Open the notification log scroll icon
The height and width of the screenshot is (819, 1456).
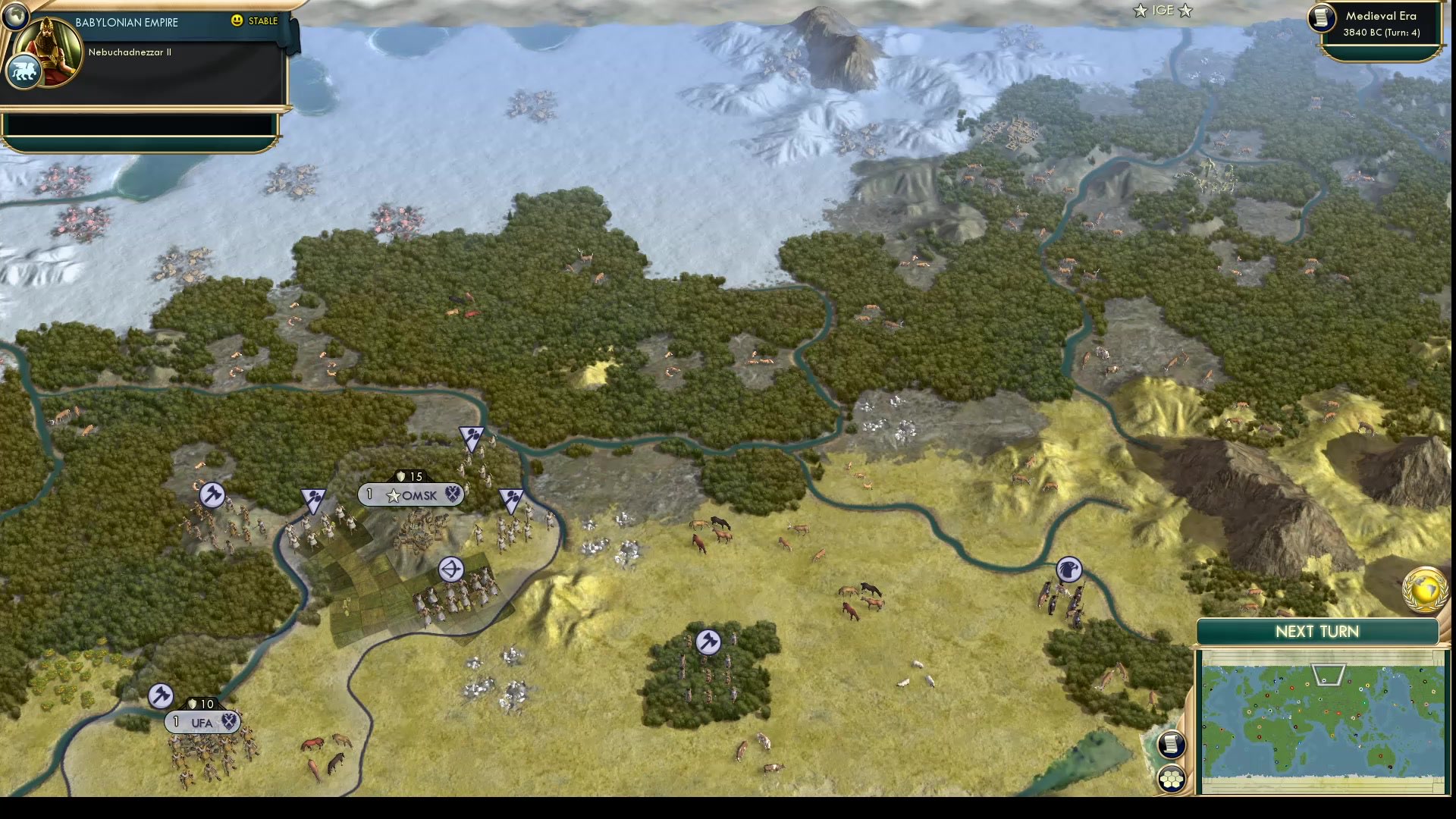[x=1171, y=745]
